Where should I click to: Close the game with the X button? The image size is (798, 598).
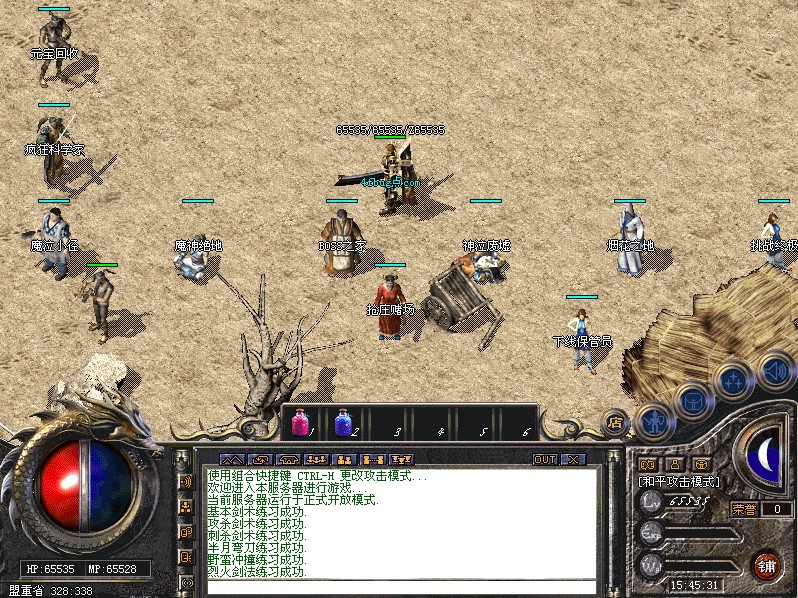[572, 459]
